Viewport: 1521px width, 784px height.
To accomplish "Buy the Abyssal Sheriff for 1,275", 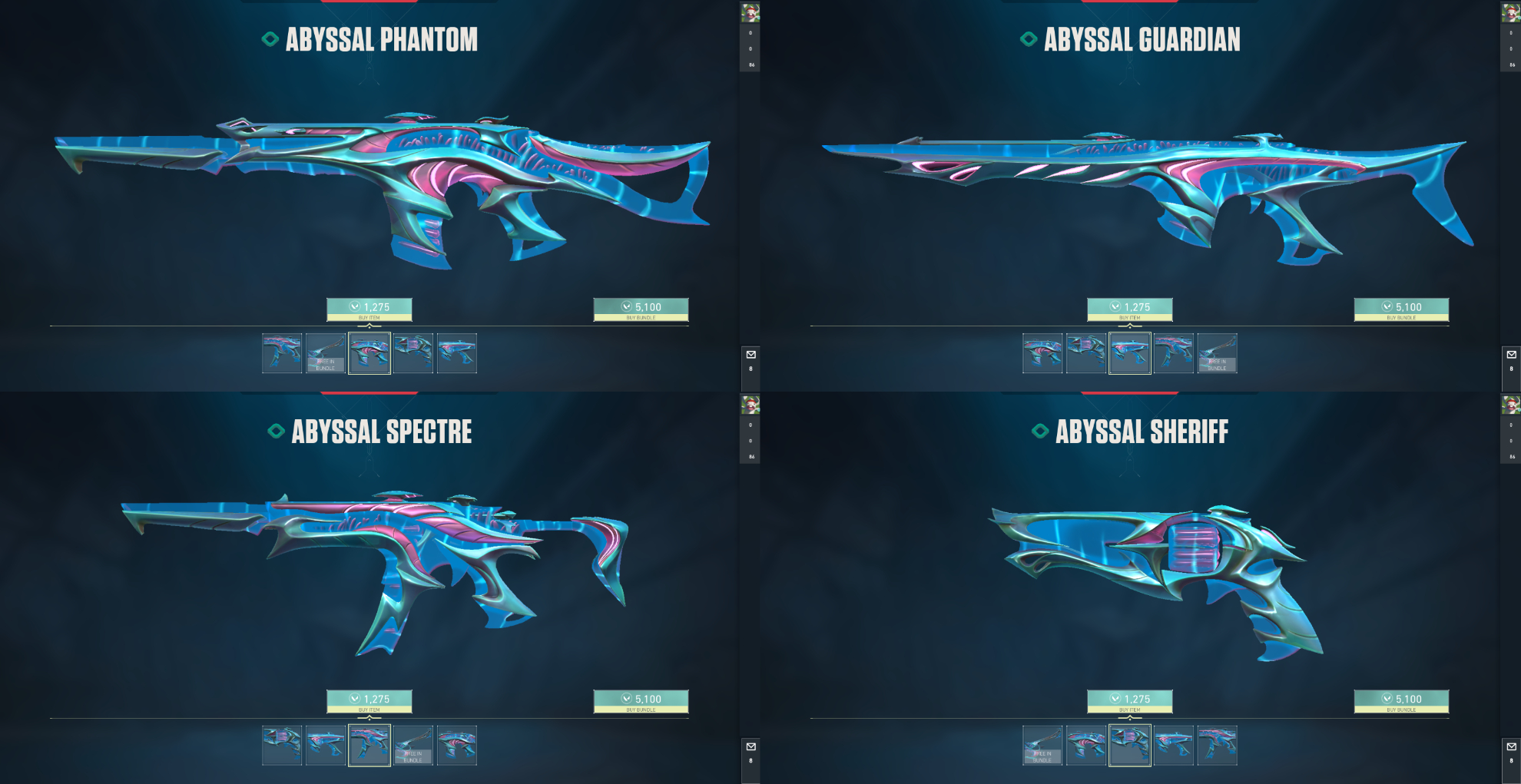I will (x=1129, y=701).
